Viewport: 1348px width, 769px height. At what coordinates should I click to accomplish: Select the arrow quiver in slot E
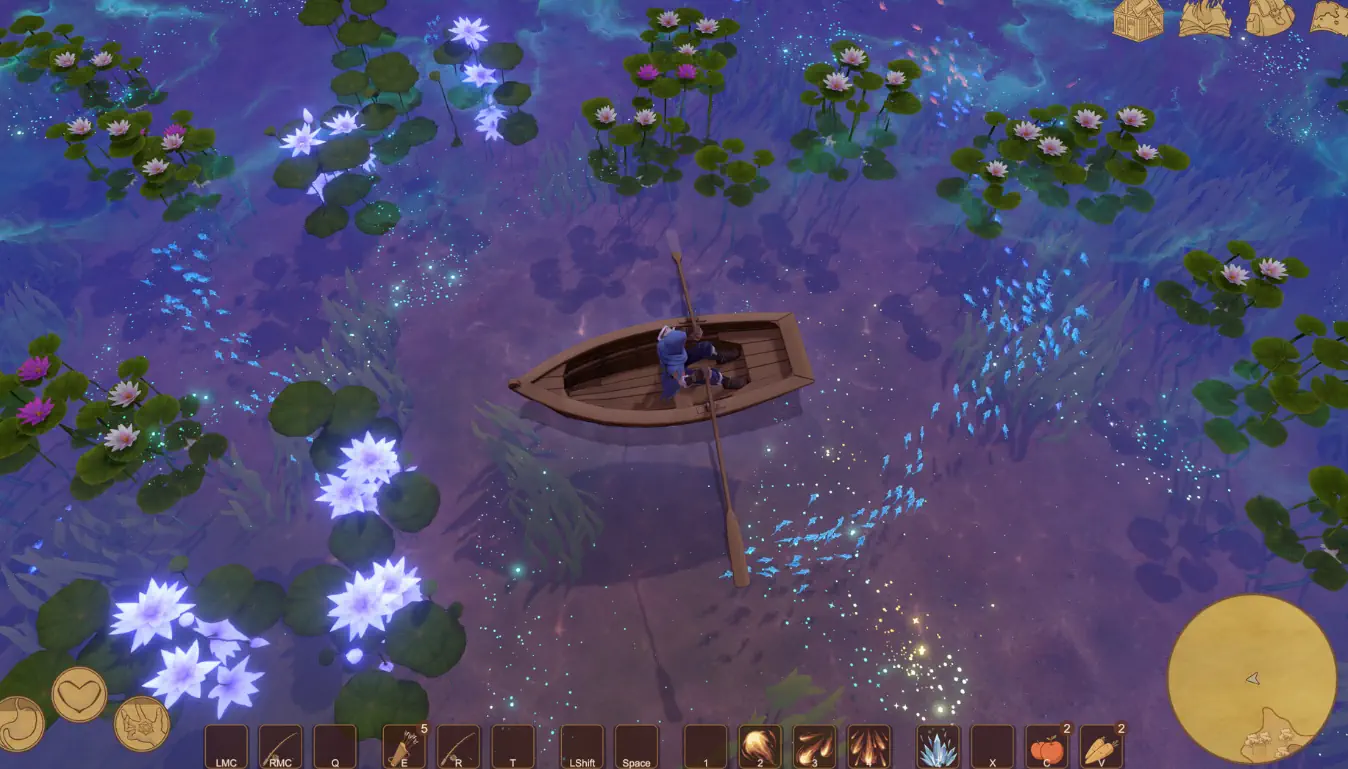[404, 746]
